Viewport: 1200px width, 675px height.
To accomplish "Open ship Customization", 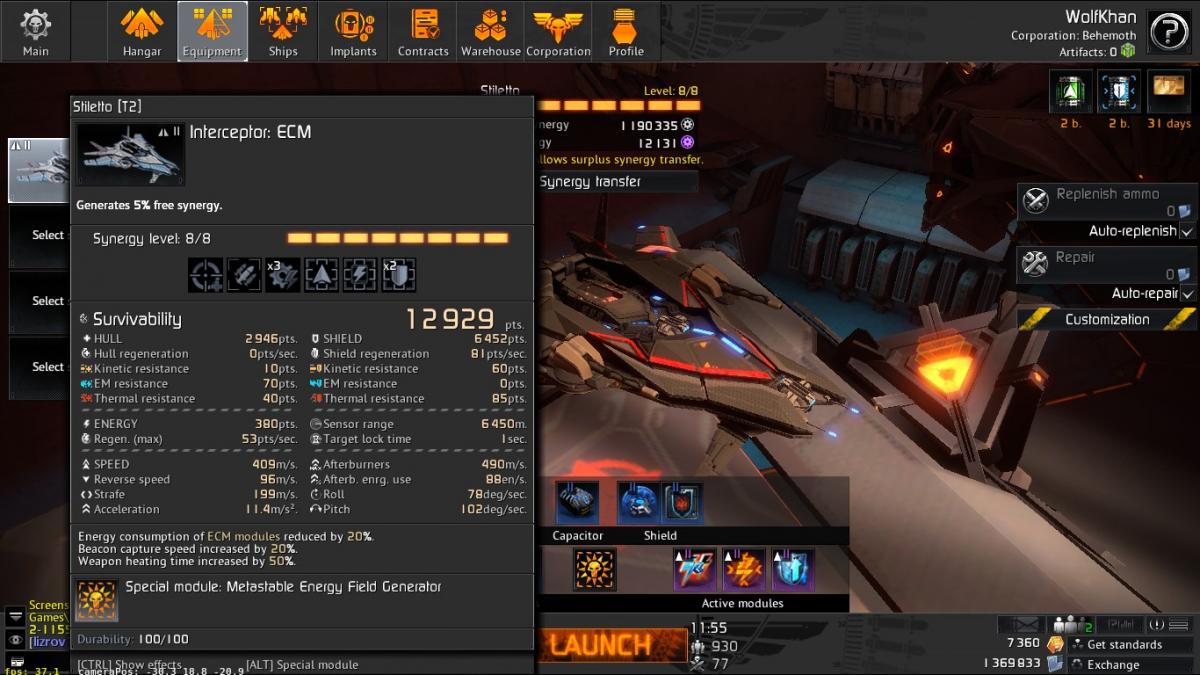I will pyautogui.click(x=1107, y=320).
